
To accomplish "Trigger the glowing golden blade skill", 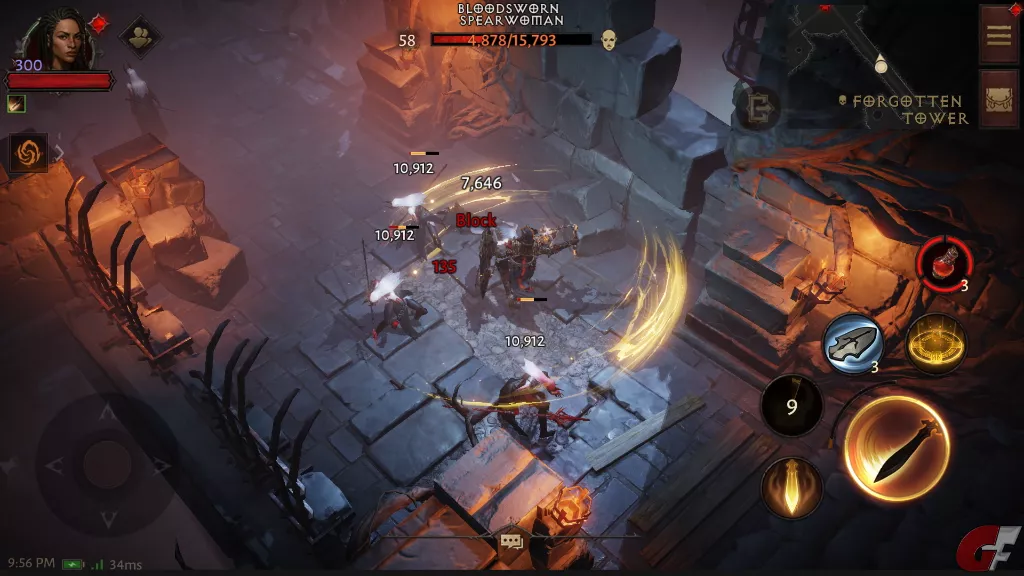I will [x=791, y=489].
